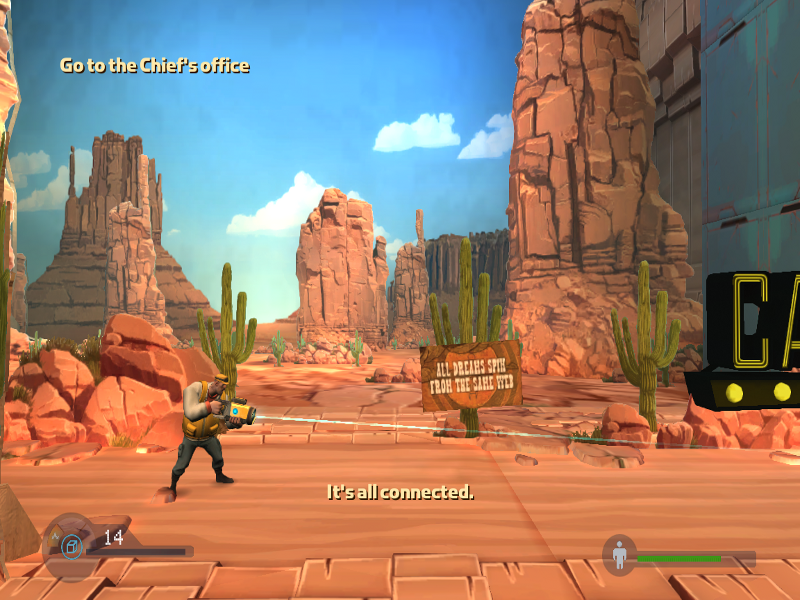
Task: Click the "Go to the Chief's office" objective
Action: [x=154, y=66]
